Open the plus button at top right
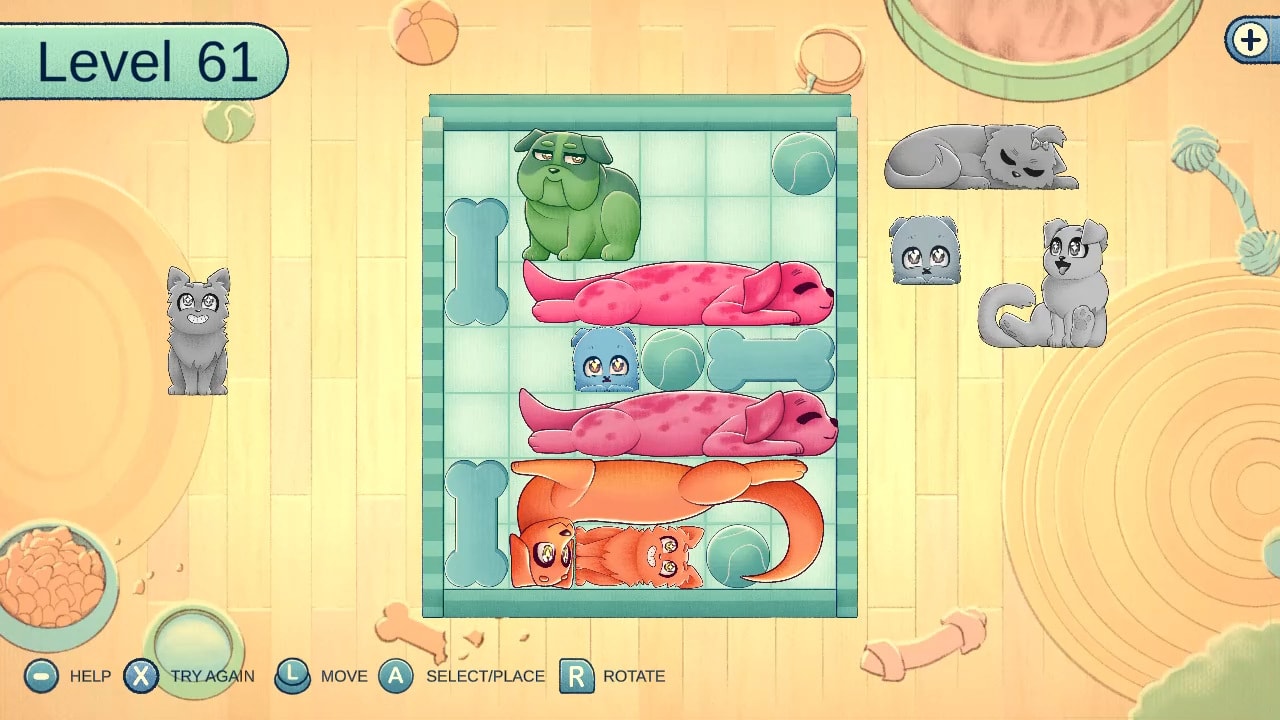The width and height of the screenshot is (1280, 720). 1248,42
